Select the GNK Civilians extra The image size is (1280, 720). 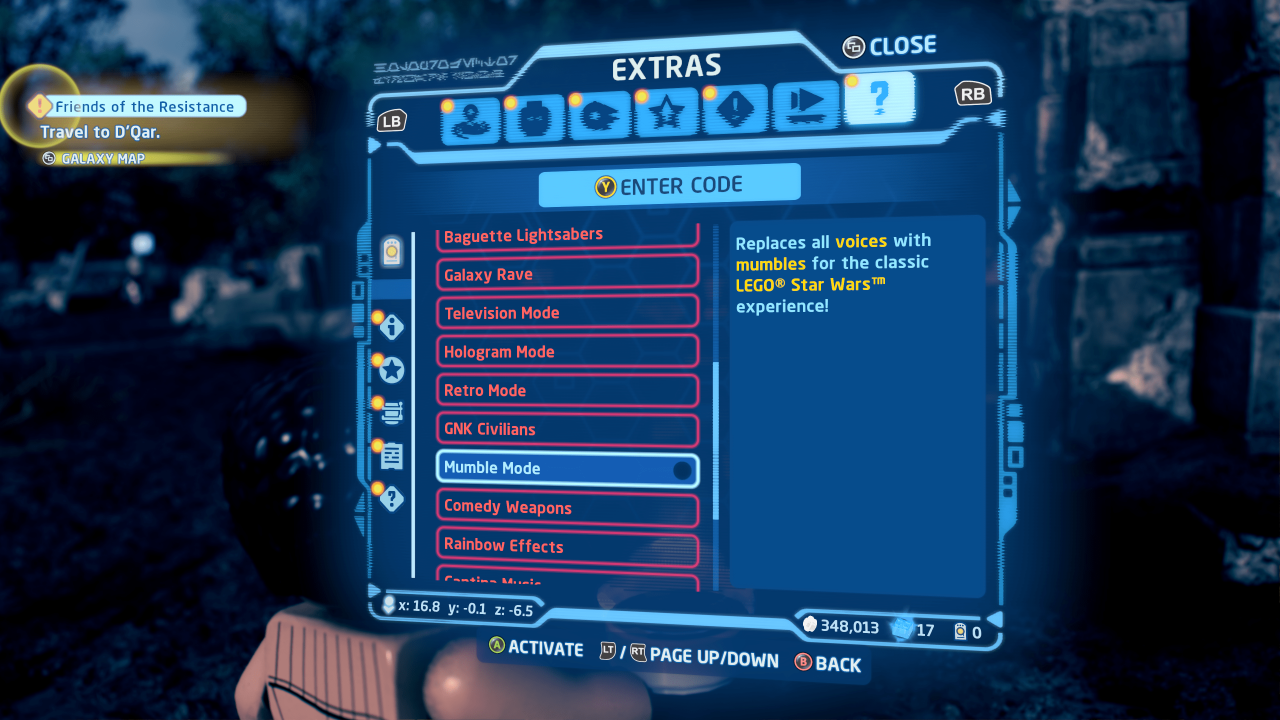coord(567,429)
